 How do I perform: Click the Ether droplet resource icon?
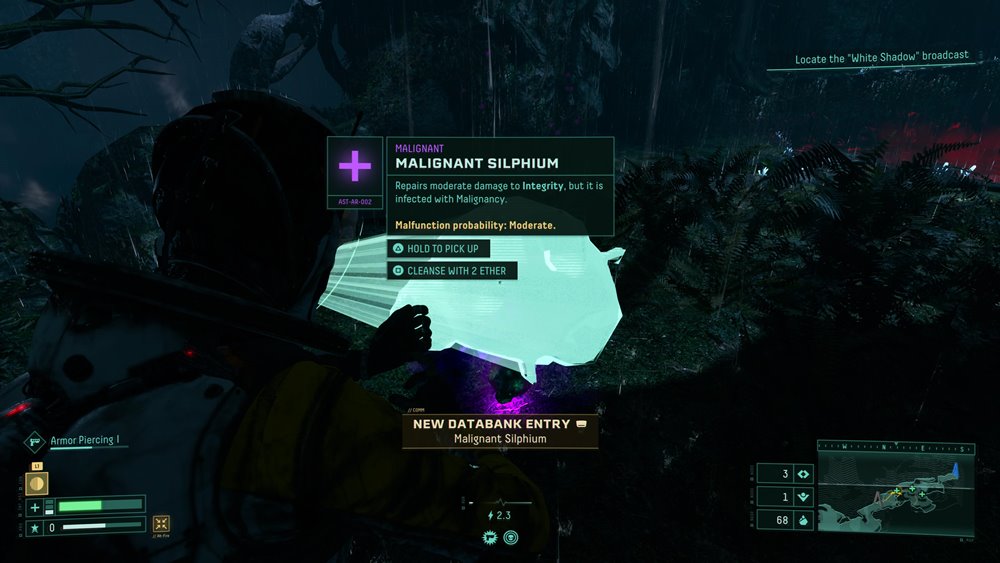click(803, 519)
